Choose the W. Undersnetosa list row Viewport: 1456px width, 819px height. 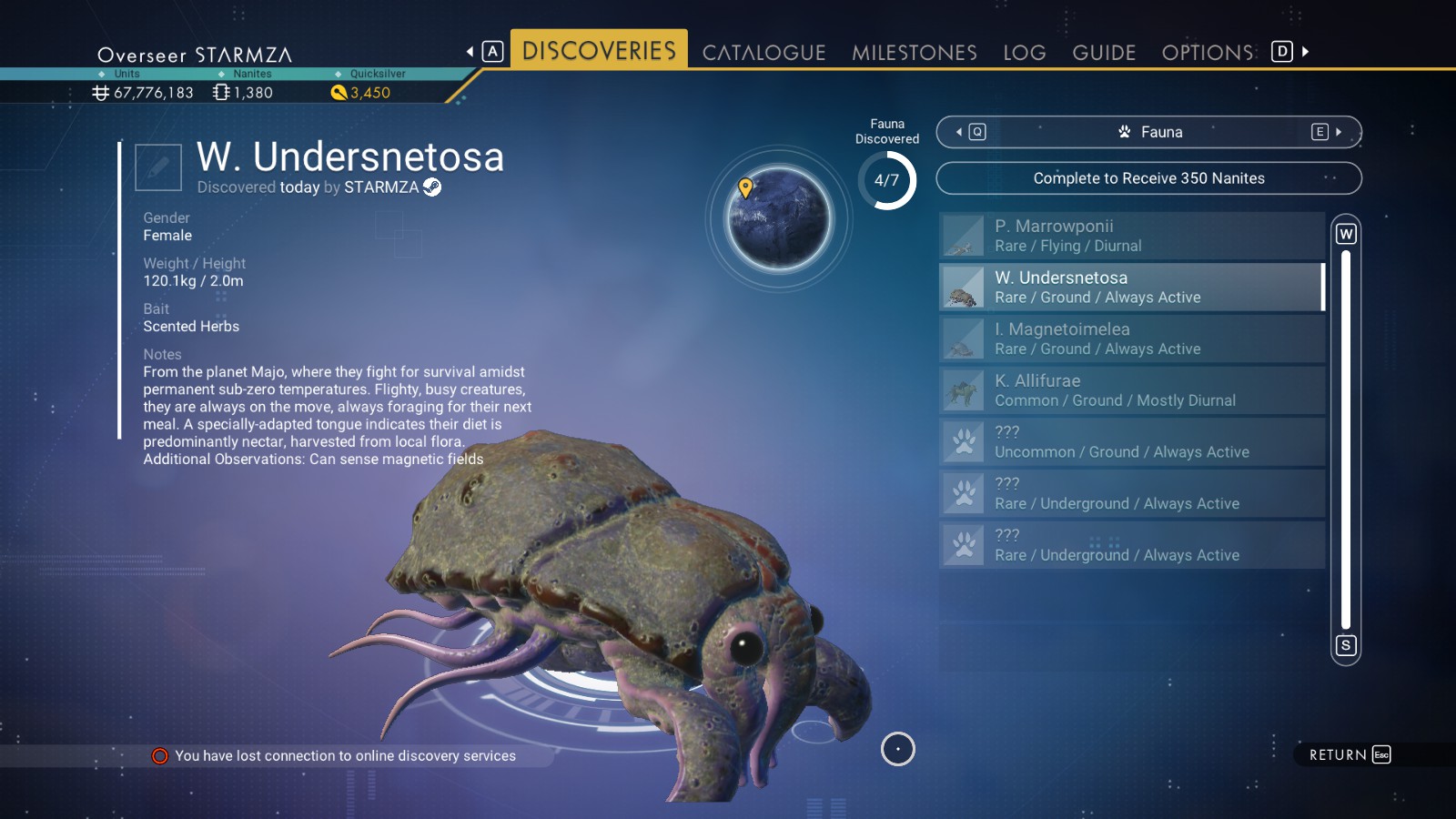[1131, 288]
